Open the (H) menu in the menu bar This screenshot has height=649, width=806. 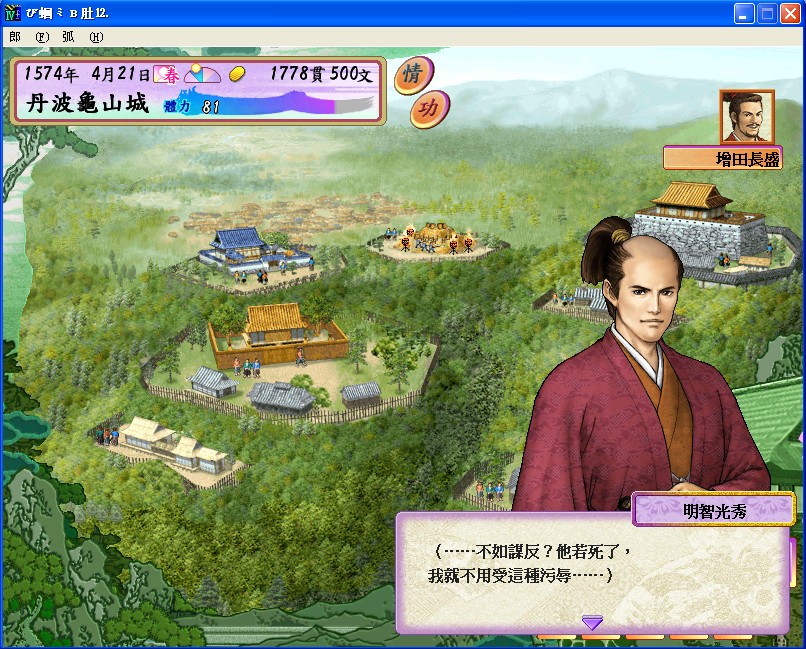[96, 37]
